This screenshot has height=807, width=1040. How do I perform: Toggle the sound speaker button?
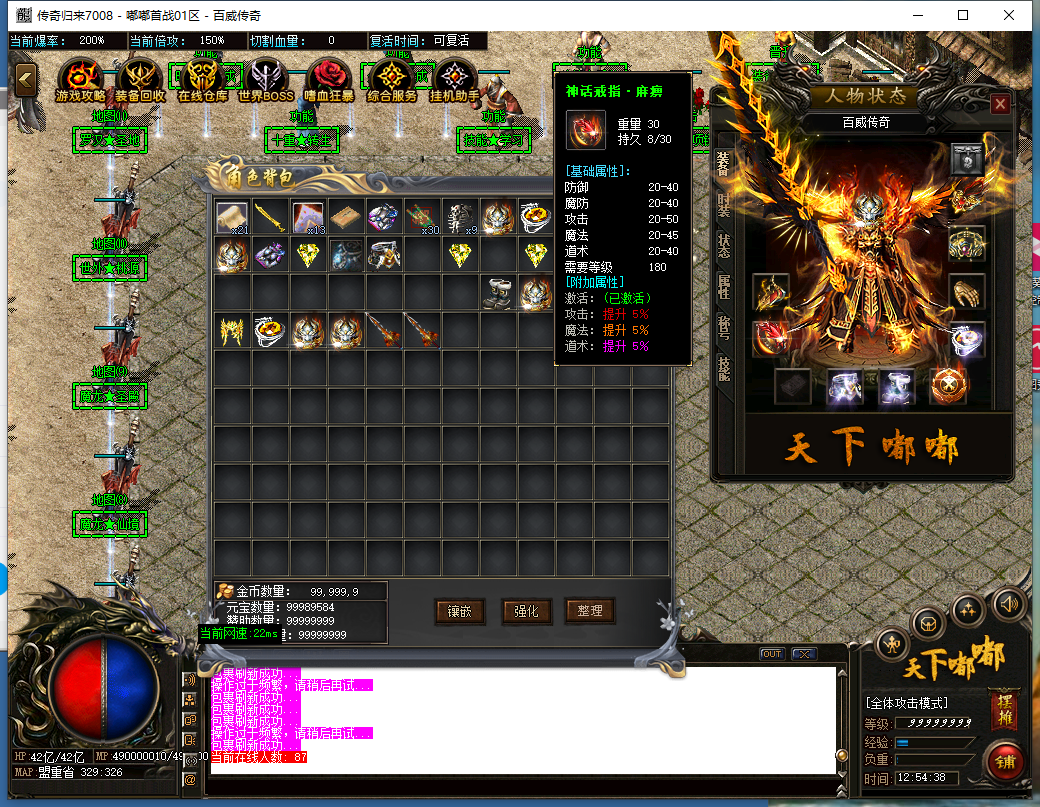[x=1009, y=603]
